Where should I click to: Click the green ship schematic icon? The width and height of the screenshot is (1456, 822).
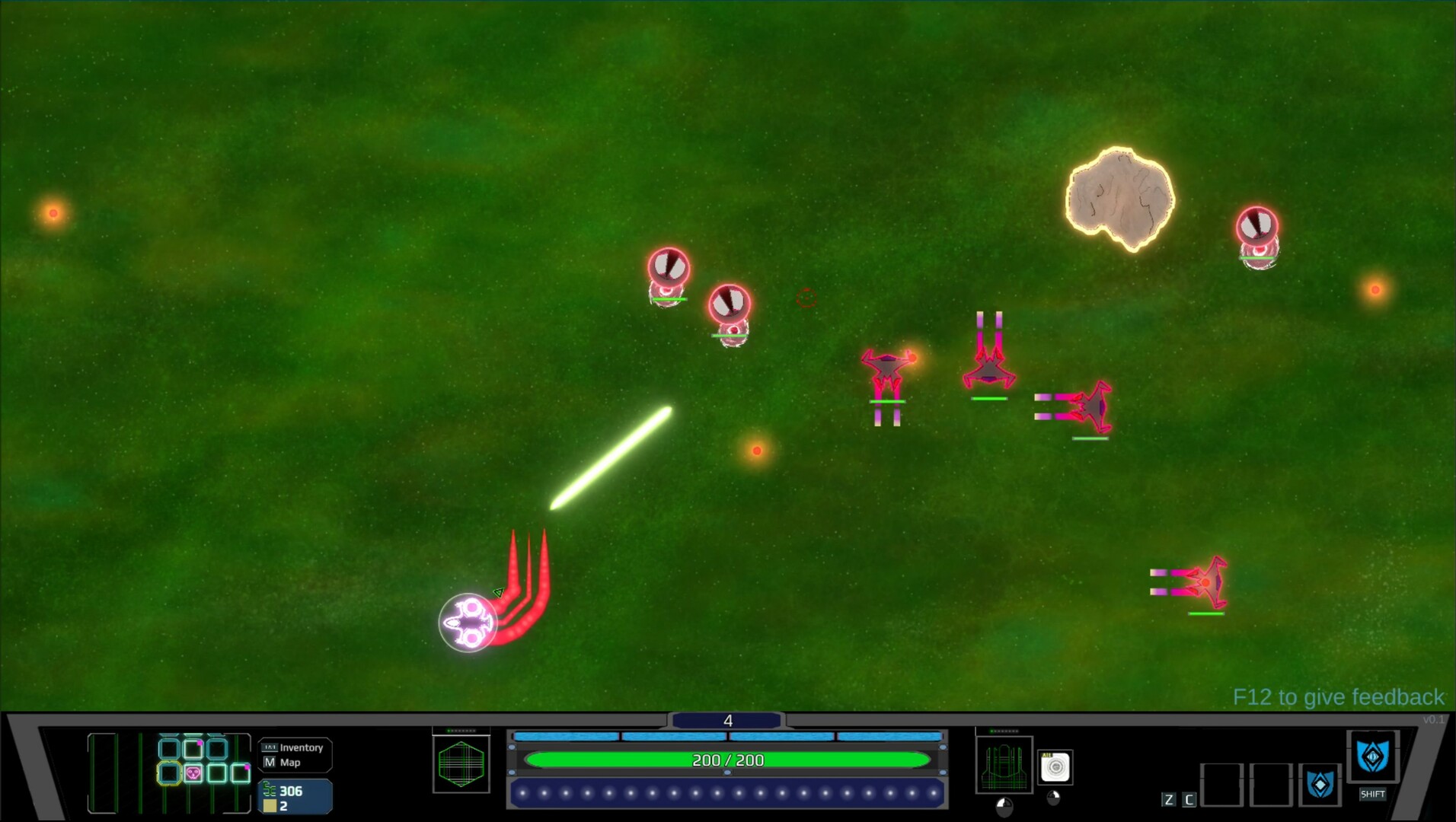[1003, 764]
